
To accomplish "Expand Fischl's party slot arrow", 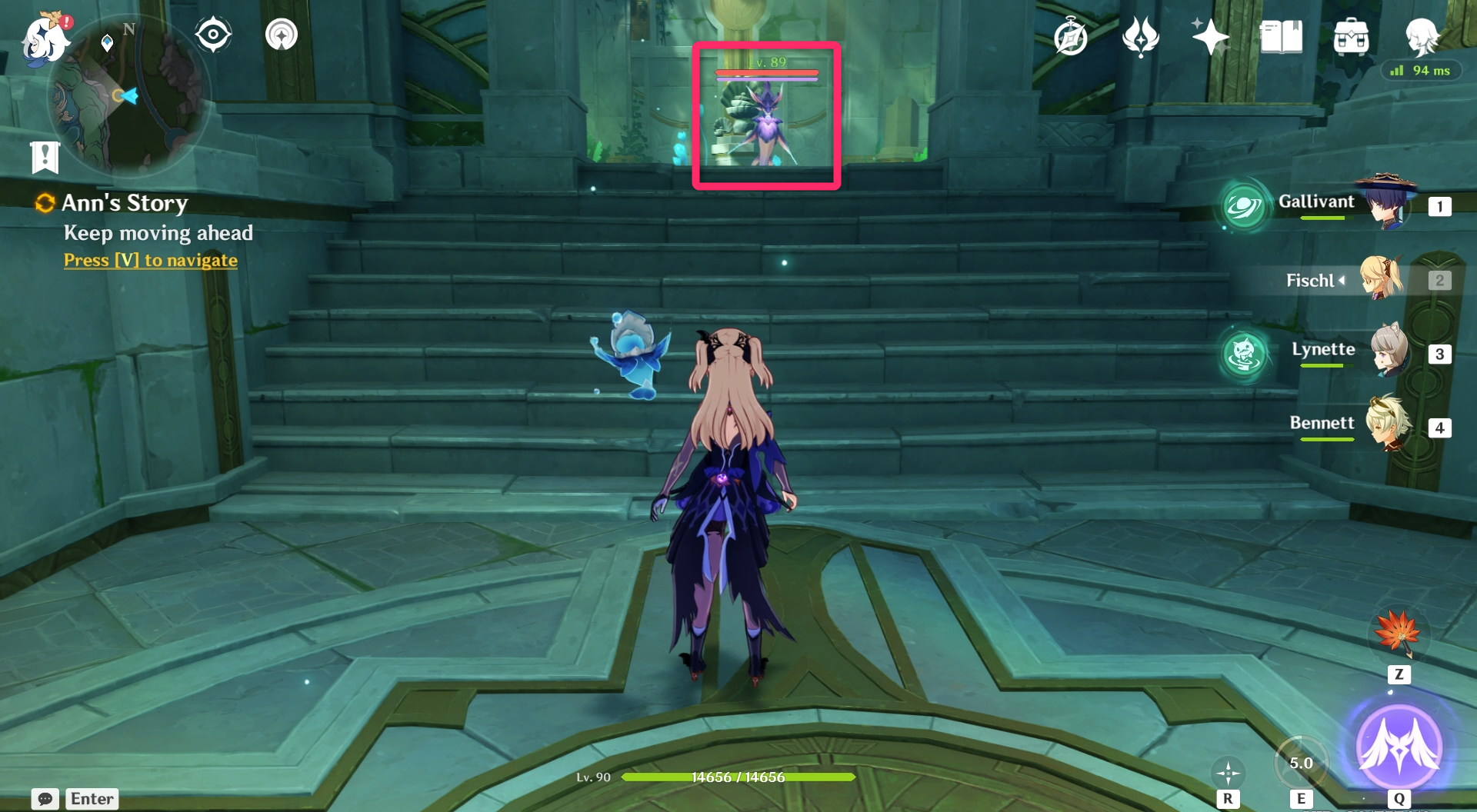I will (1340, 281).
